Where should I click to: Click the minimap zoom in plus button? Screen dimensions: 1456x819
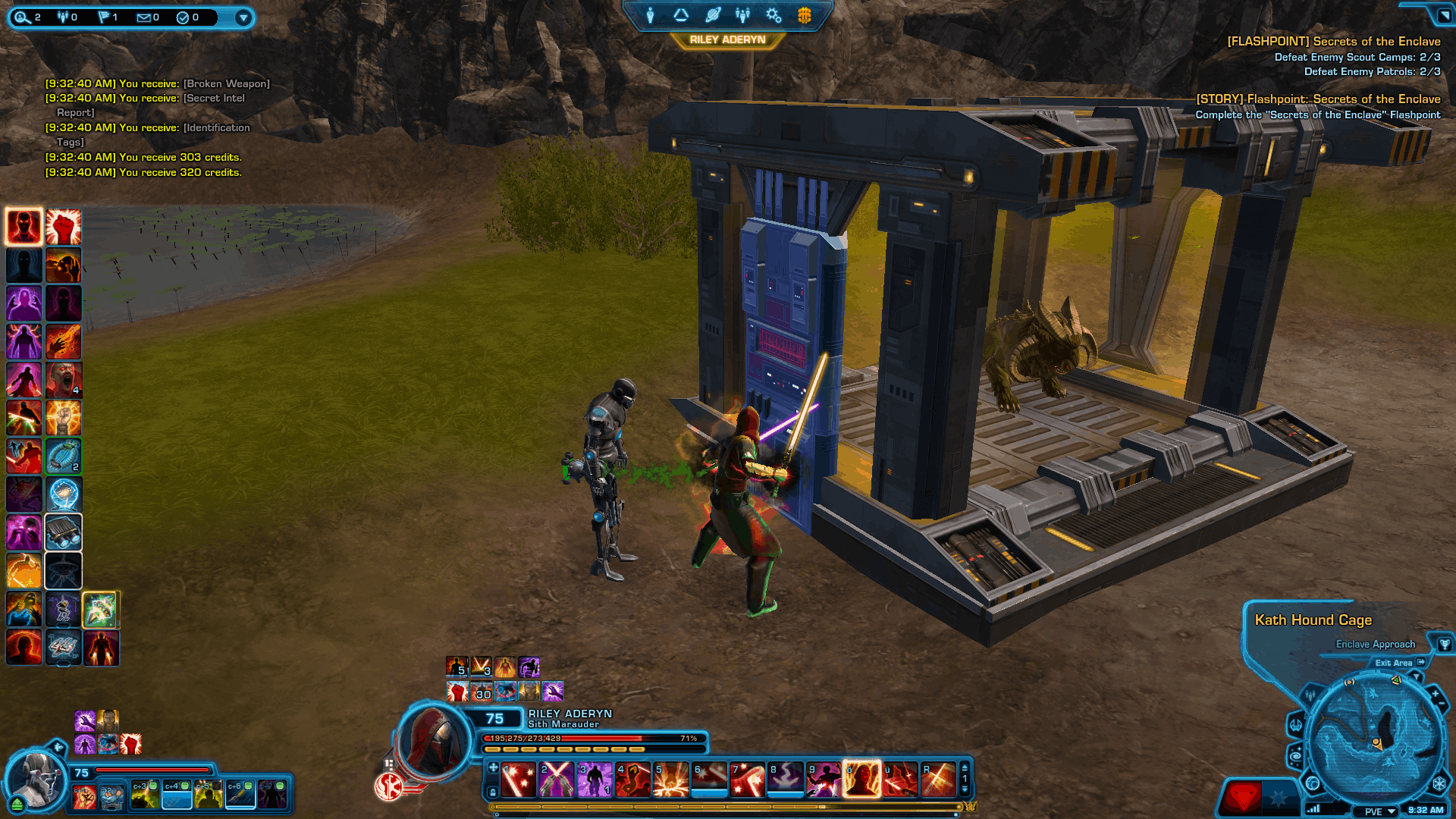tap(1436, 693)
